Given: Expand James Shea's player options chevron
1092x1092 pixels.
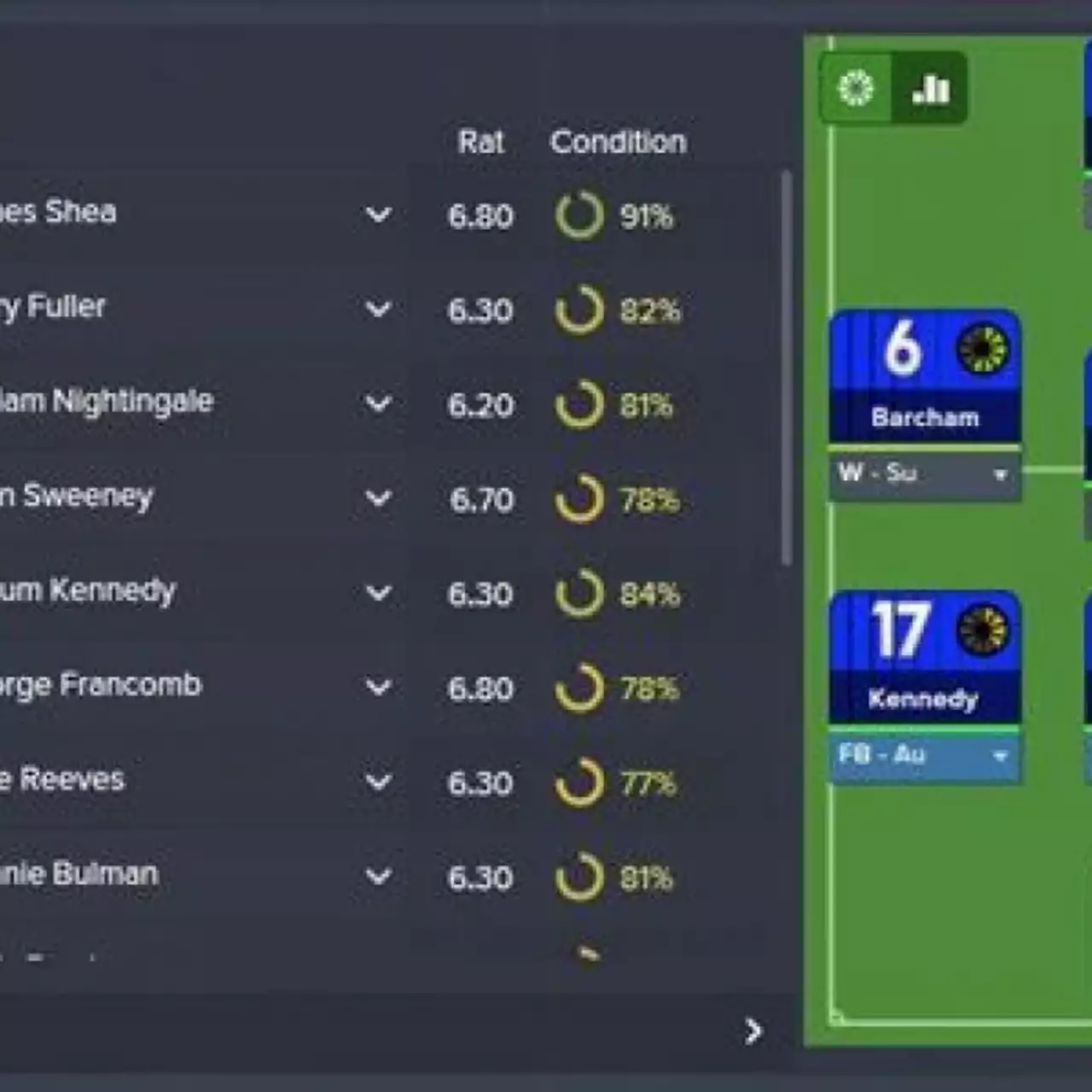Looking at the screenshot, I should [x=376, y=216].
